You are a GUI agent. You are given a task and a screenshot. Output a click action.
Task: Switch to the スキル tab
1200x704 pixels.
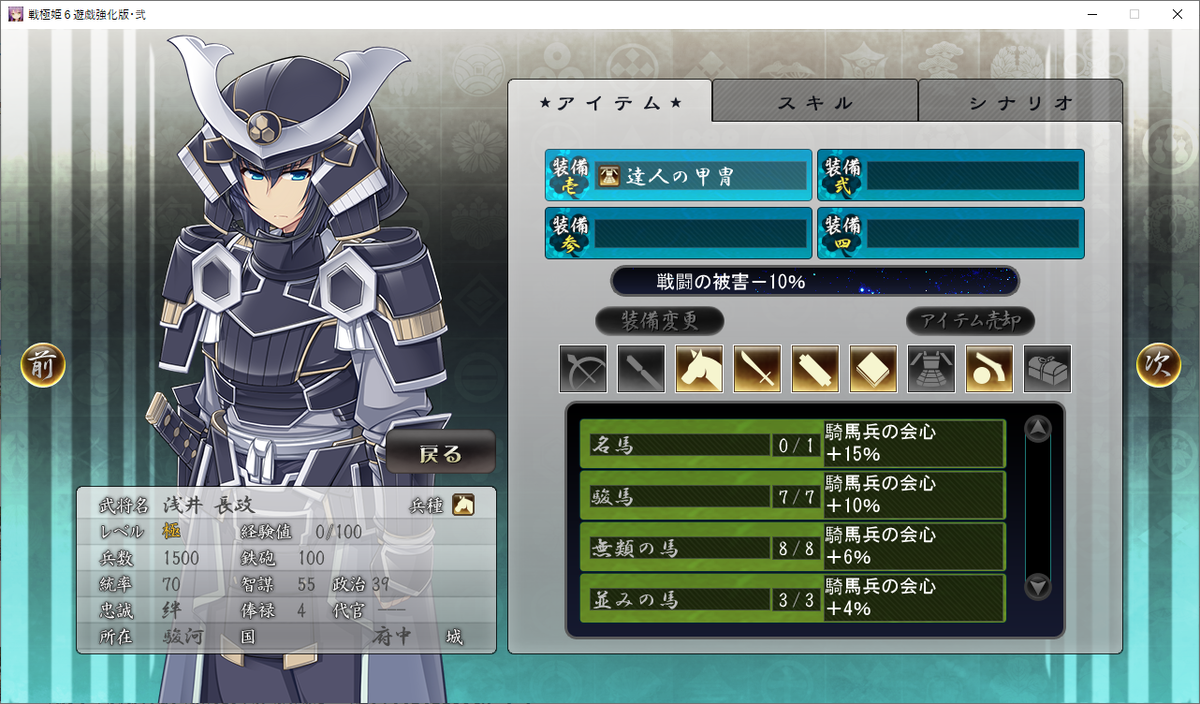coord(815,102)
